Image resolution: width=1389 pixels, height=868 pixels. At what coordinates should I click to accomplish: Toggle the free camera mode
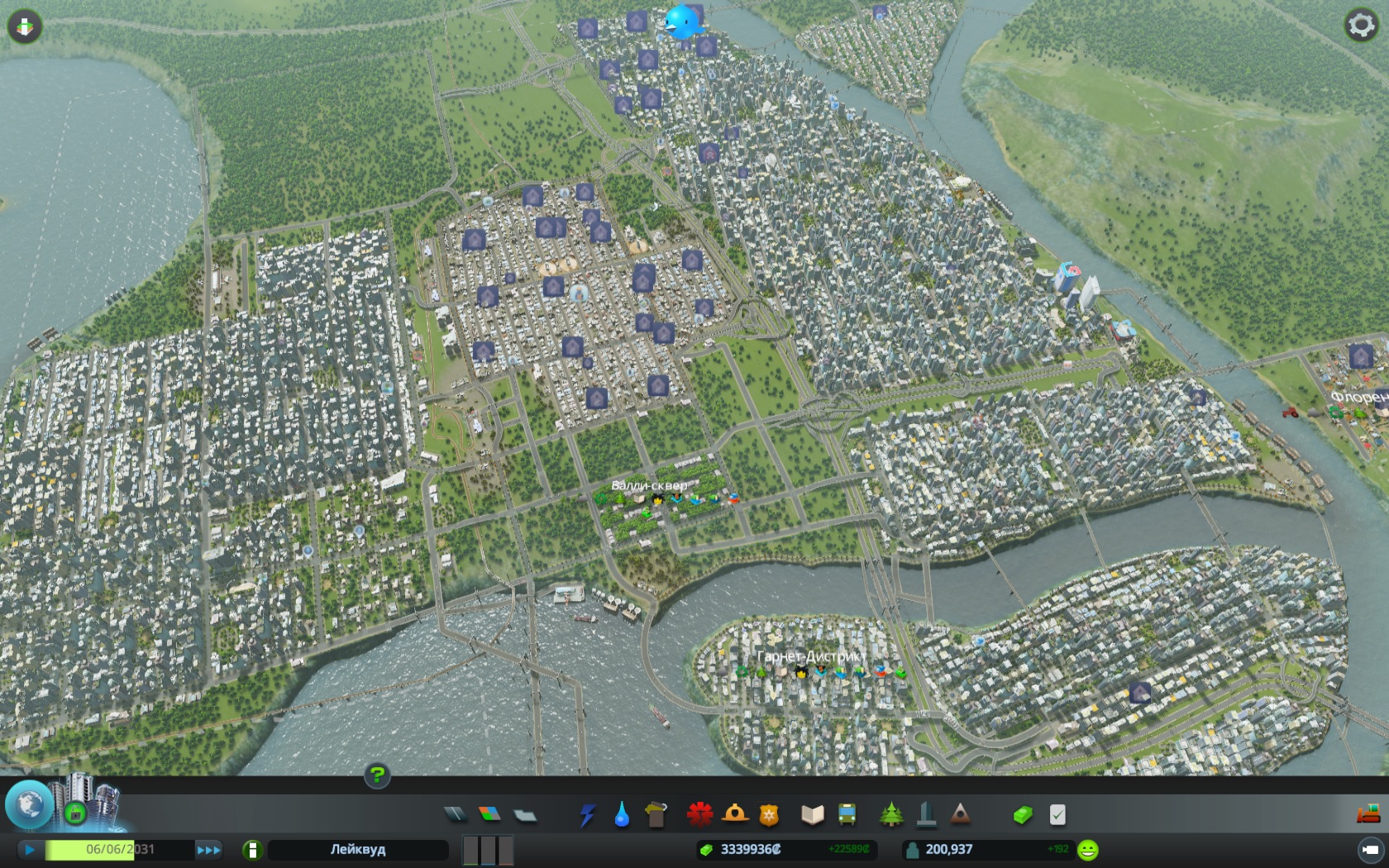tap(1370, 849)
